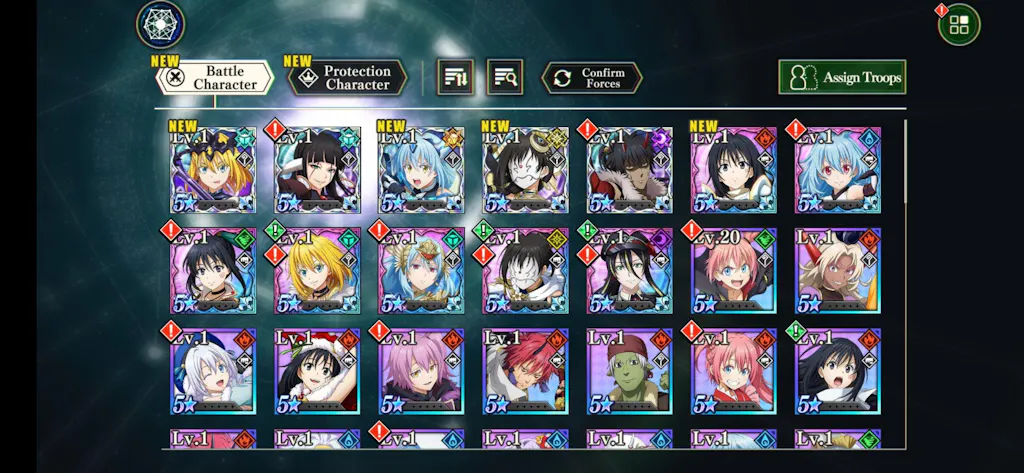
Task: Switch to the Battle Character tab
Action: [x=214, y=78]
